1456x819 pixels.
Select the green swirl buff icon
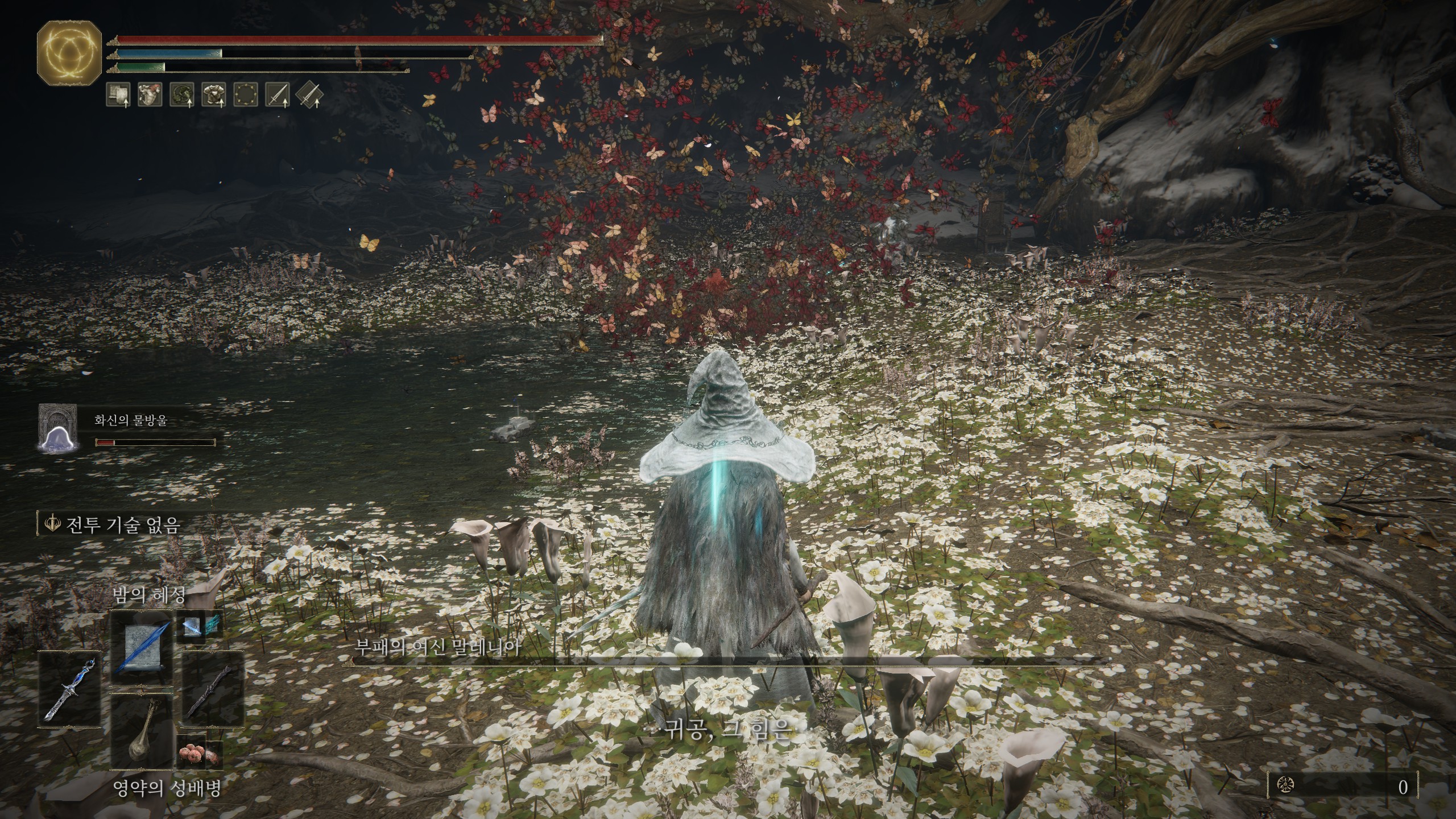pyautogui.click(x=182, y=94)
